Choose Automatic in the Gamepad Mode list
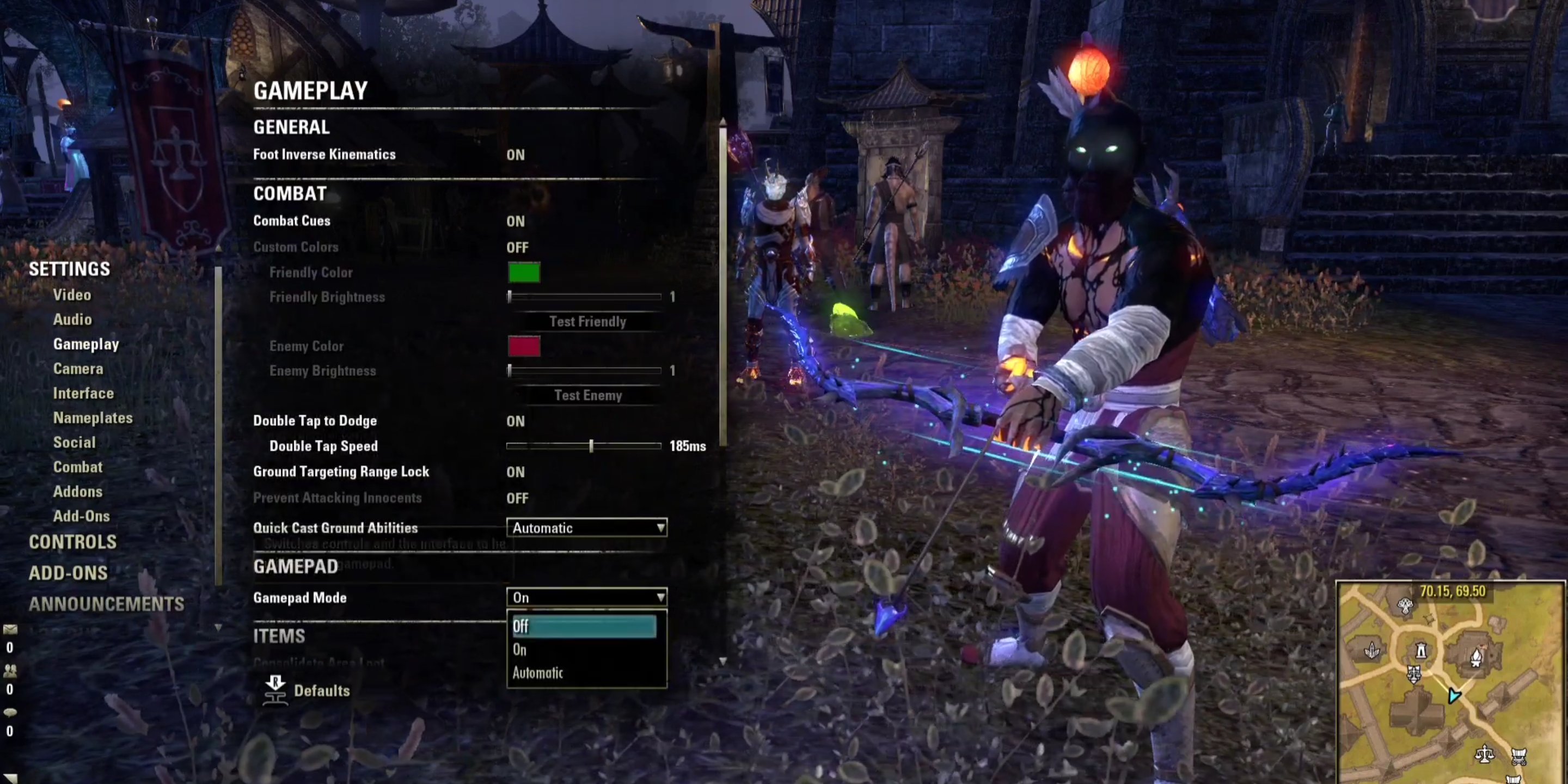The image size is (1568, 784). point(537,672)
